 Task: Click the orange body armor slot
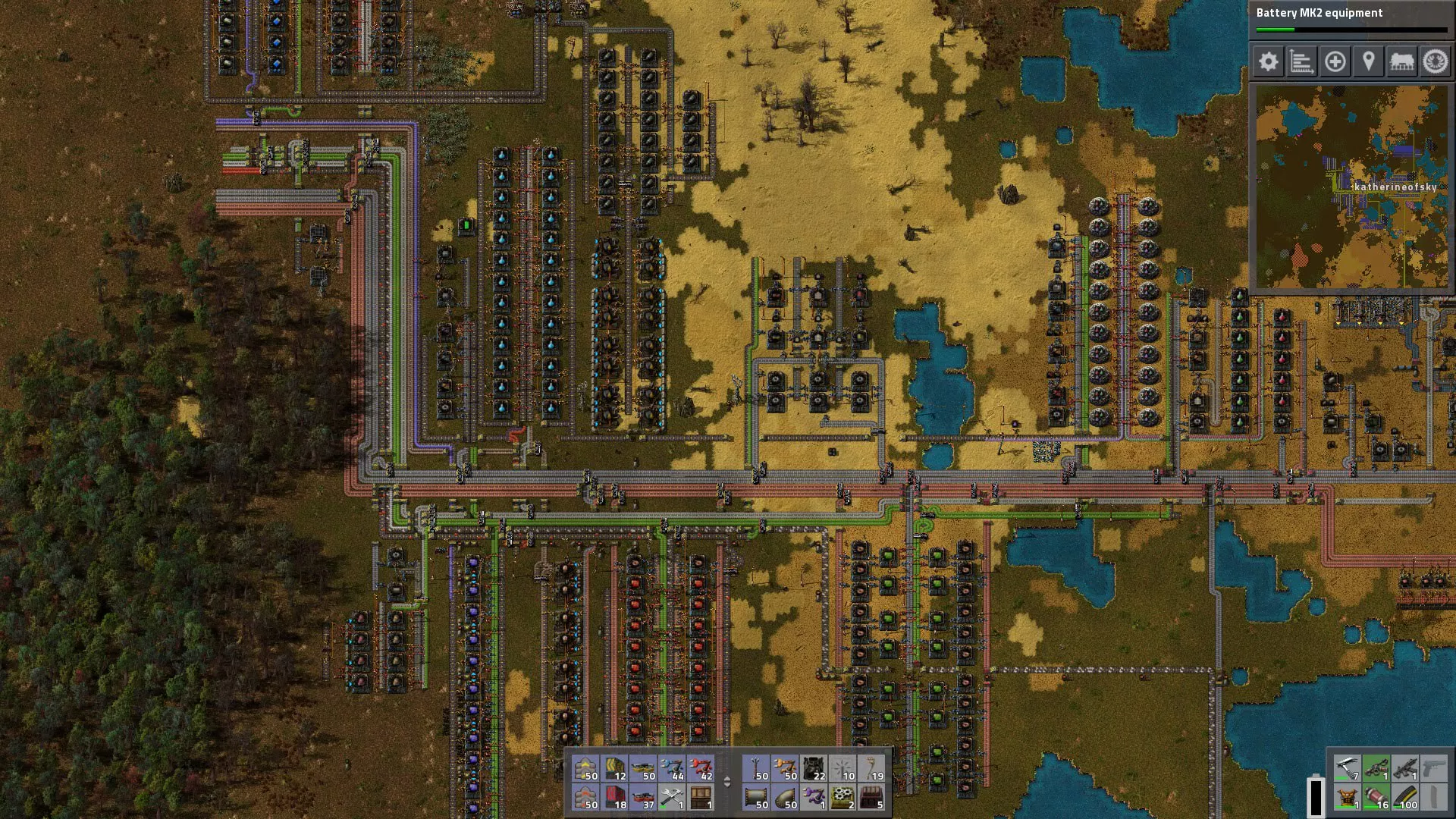pyautogui.click(x=1347, y=798)
